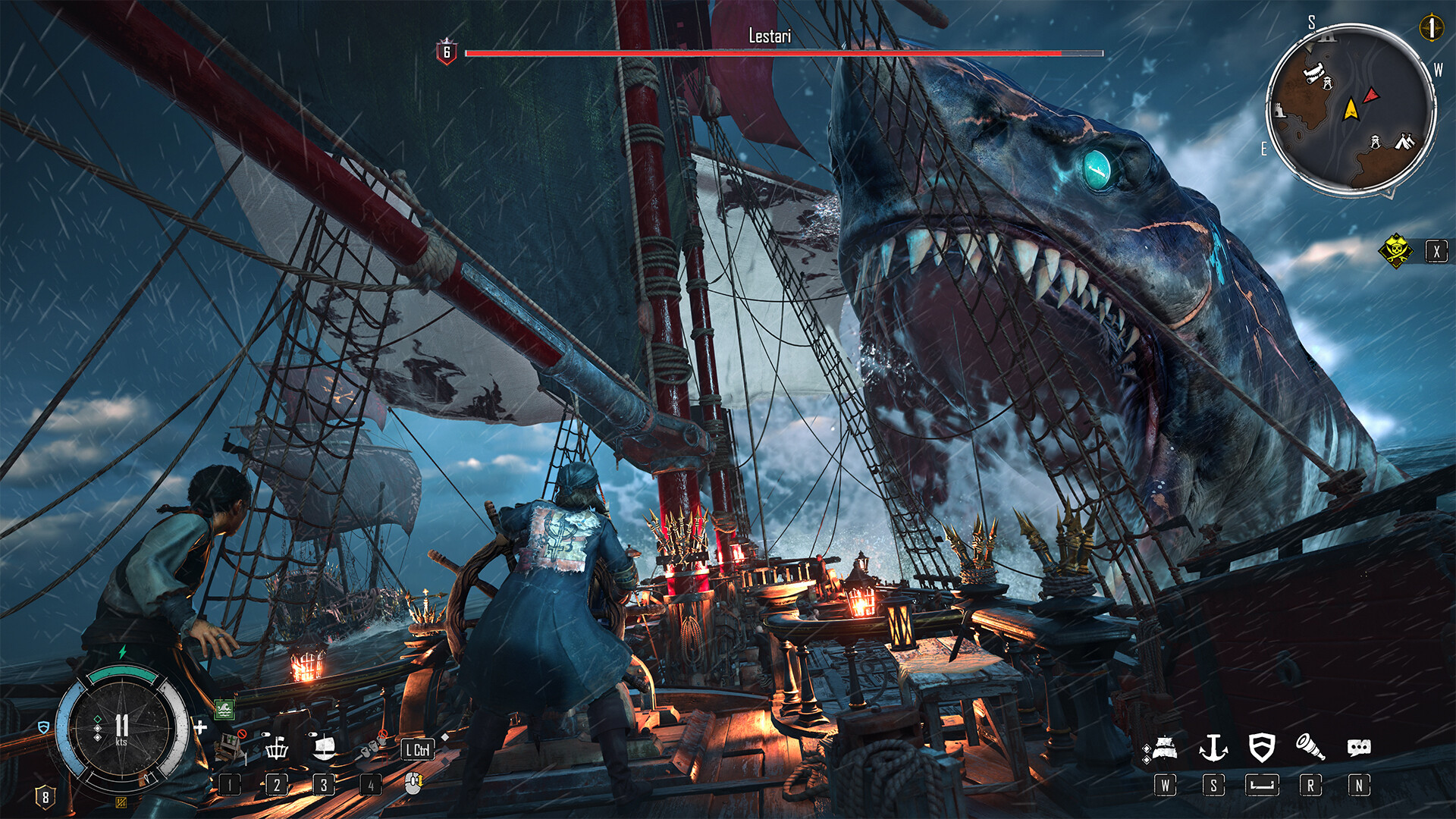This screenshot has width=1456, height=819.
Task: Open the spyglass
Action: (1310, 748)
